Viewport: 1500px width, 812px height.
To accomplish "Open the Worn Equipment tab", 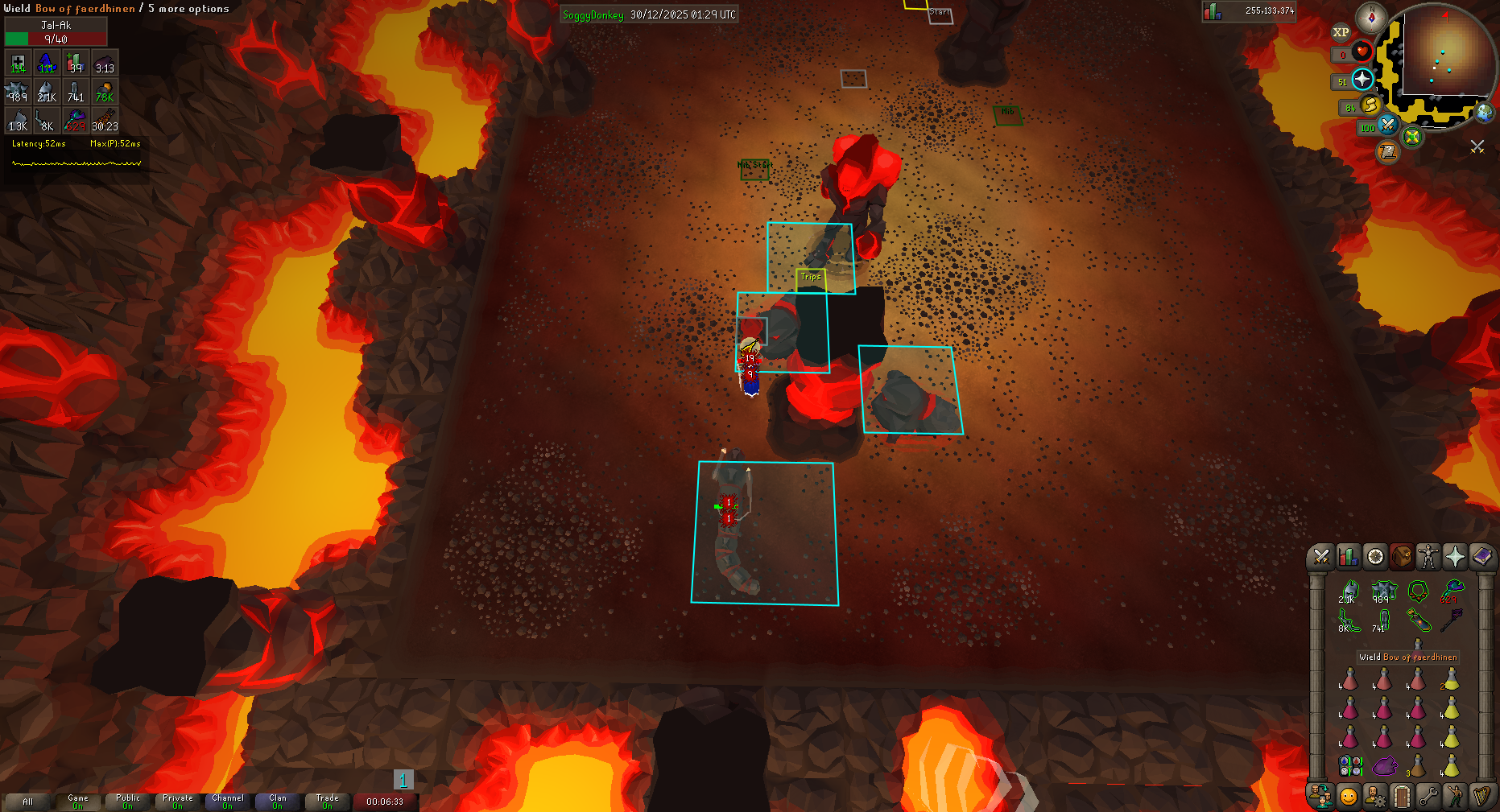I will 1428,556.
